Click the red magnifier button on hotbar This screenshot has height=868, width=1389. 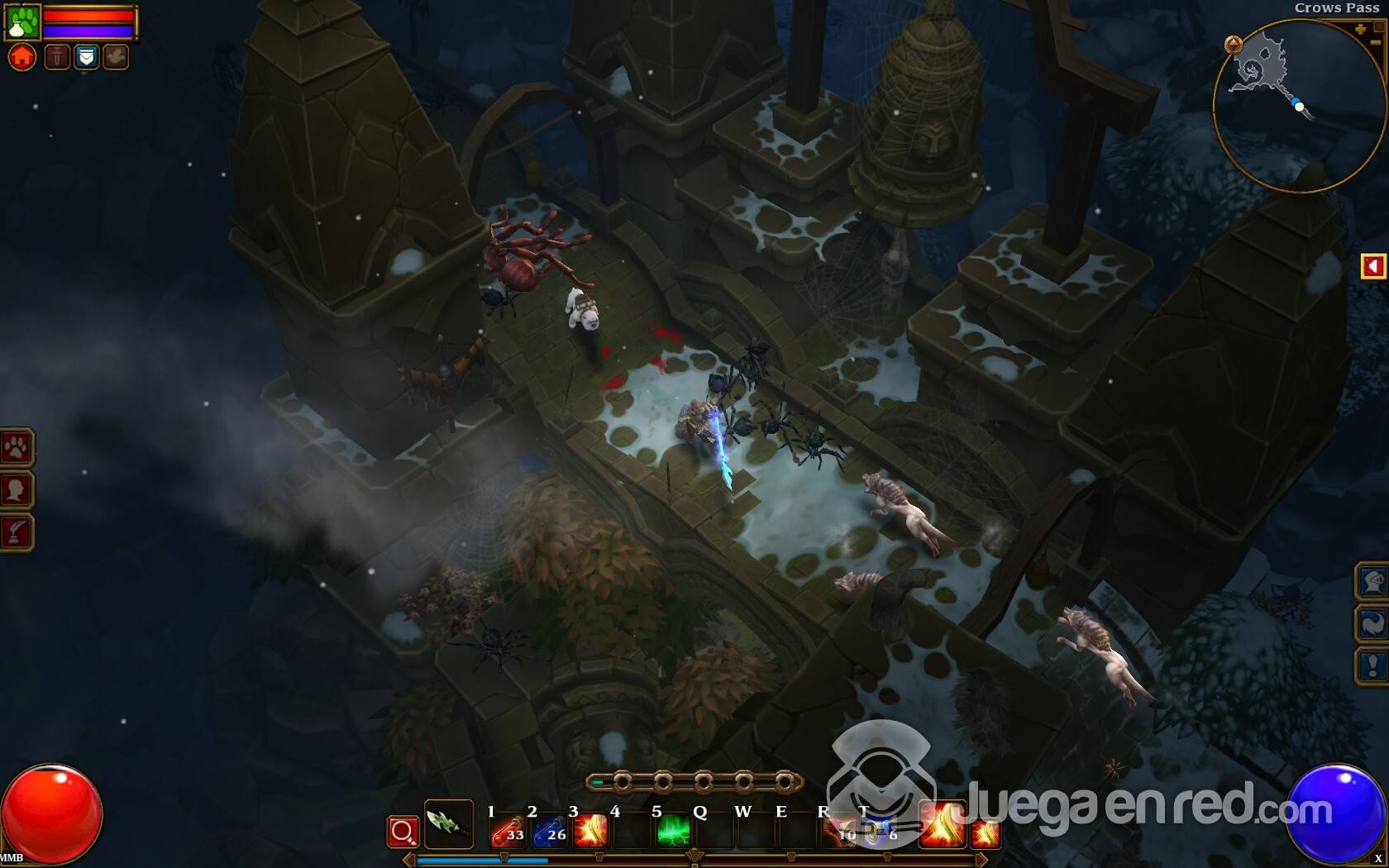[x=403, y=832]
